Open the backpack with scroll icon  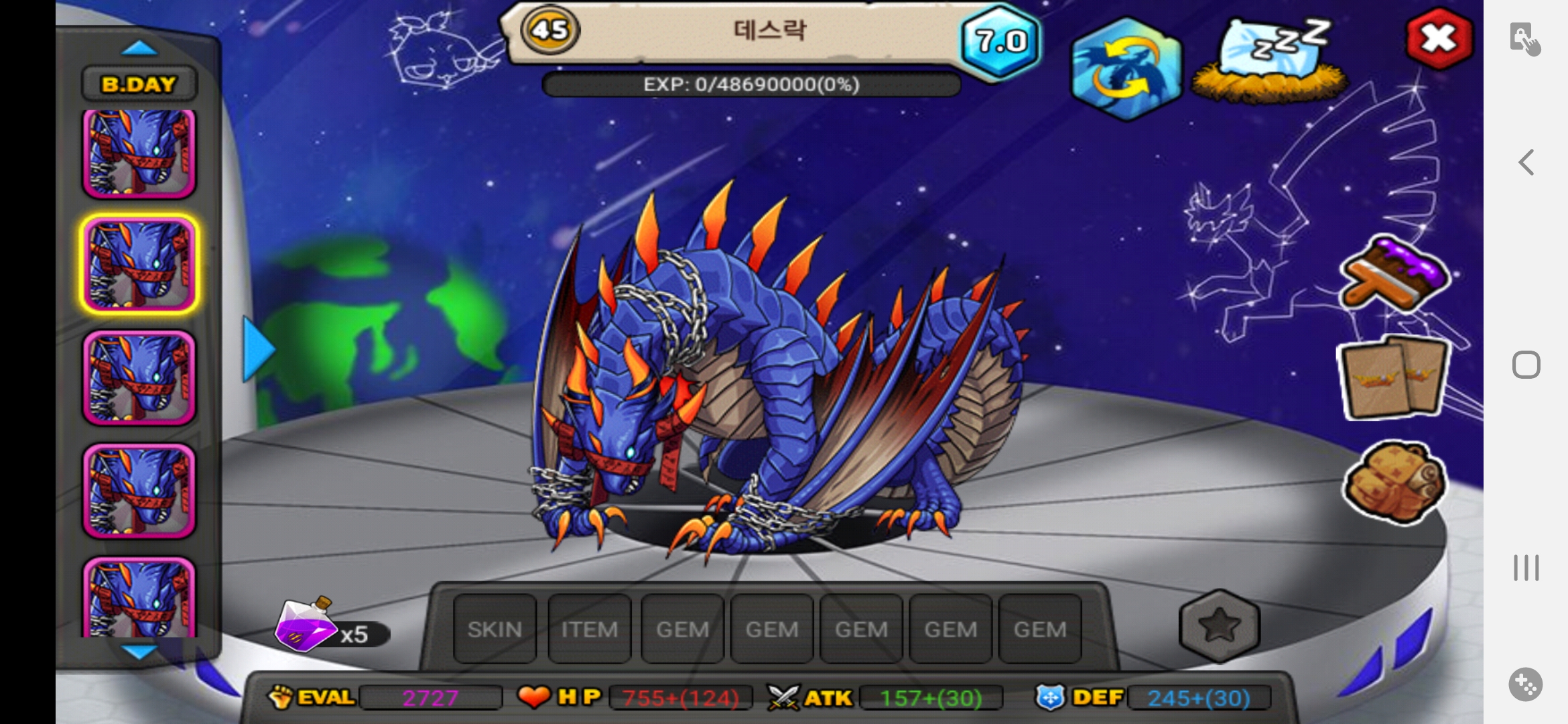[1394, 481]
